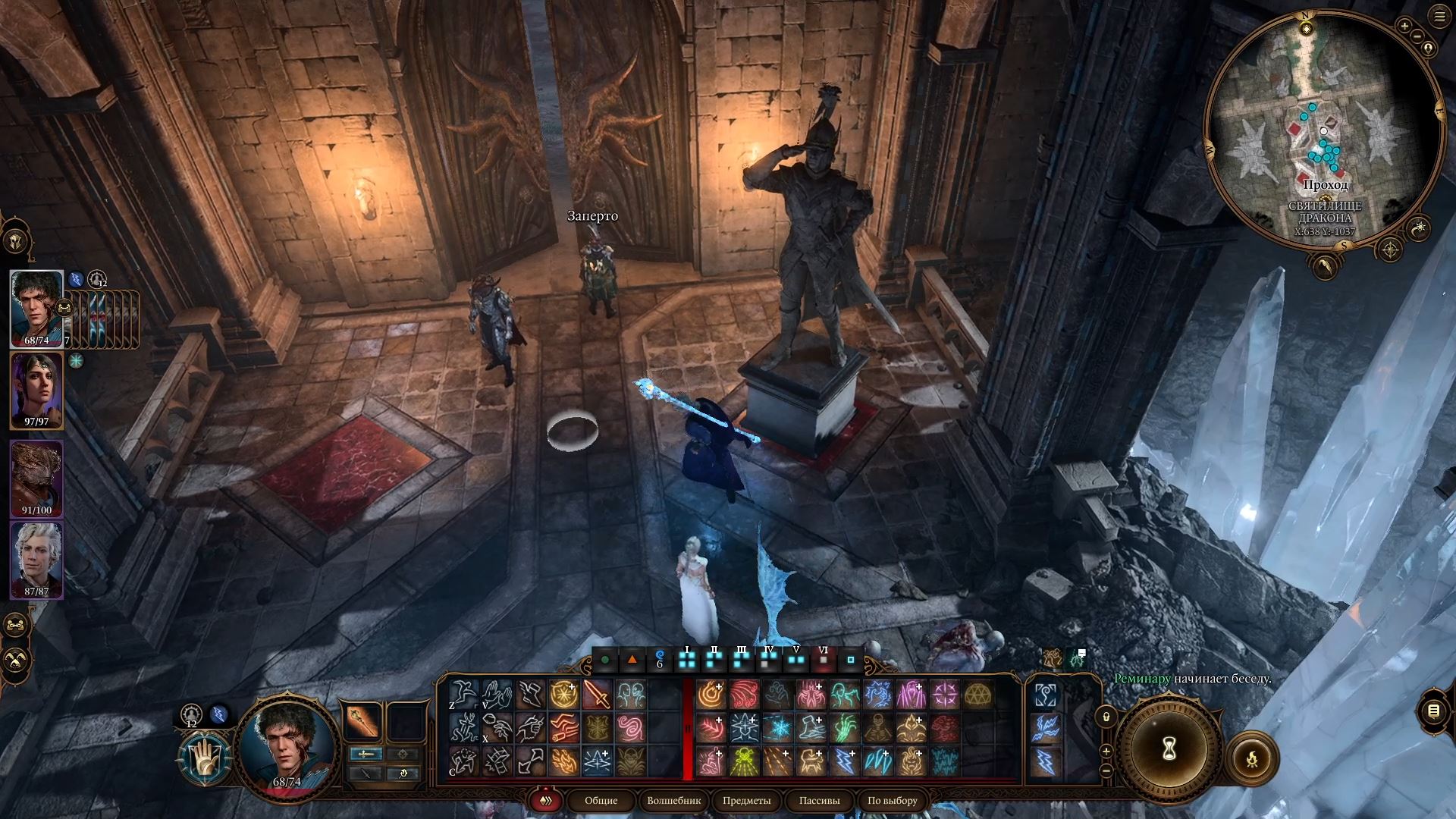Image resolution: width=1456 pixels, height=819 pixels.
Task: Activate turn-based mode via the hourglass dial
Action: [x=1169, y=748]
